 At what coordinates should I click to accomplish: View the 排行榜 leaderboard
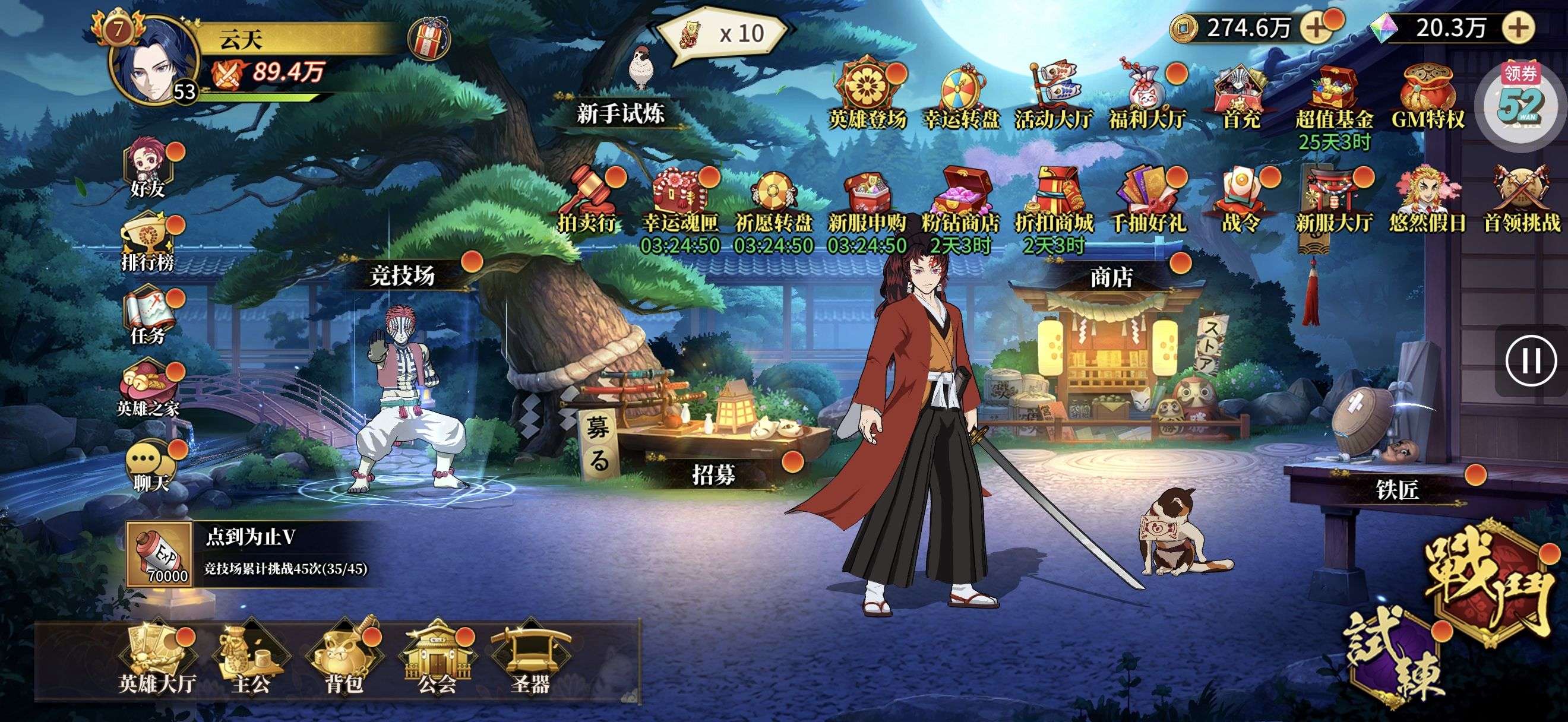[x=148, y=242]
